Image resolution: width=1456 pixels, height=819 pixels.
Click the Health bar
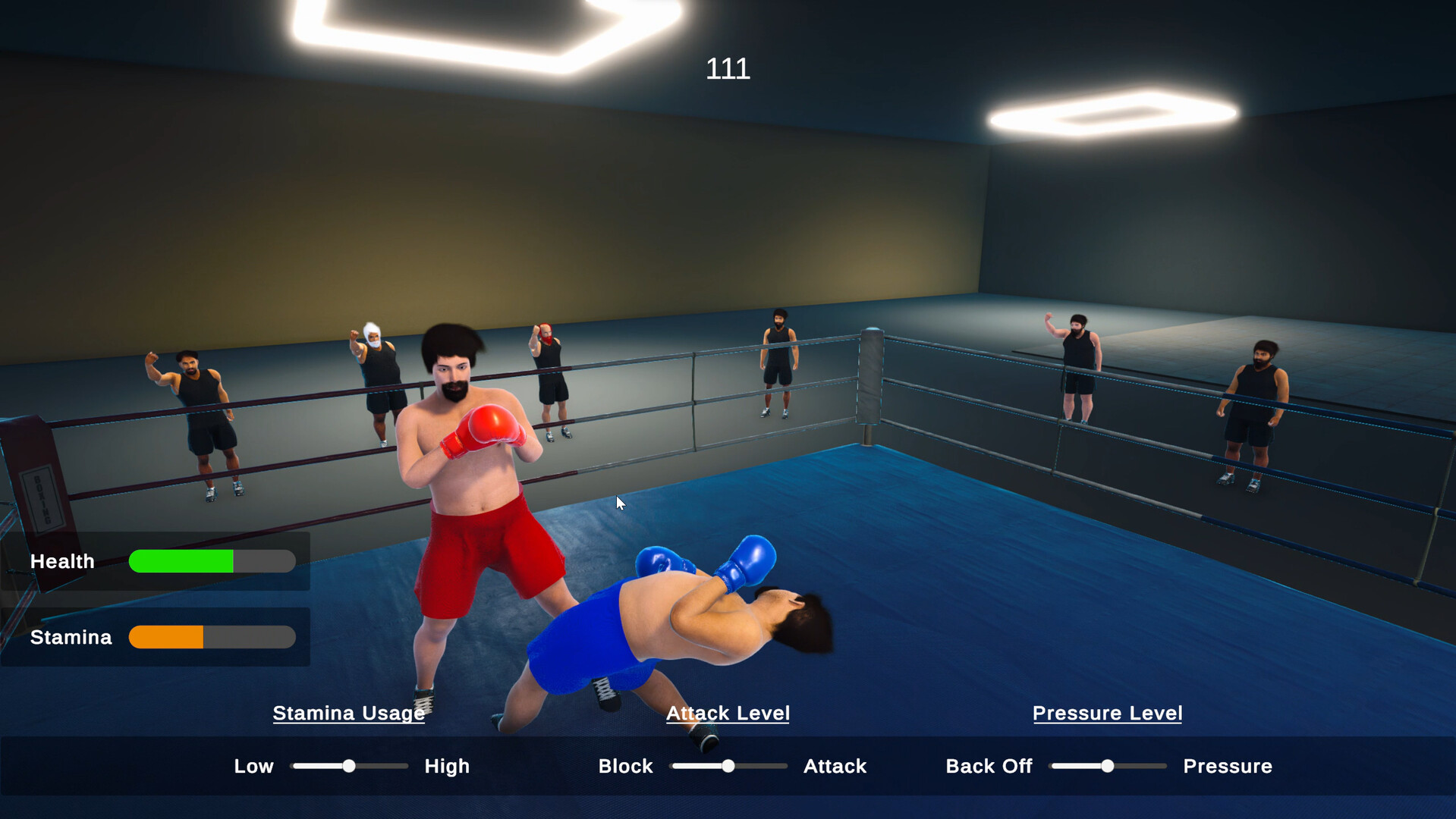(212, 561)
